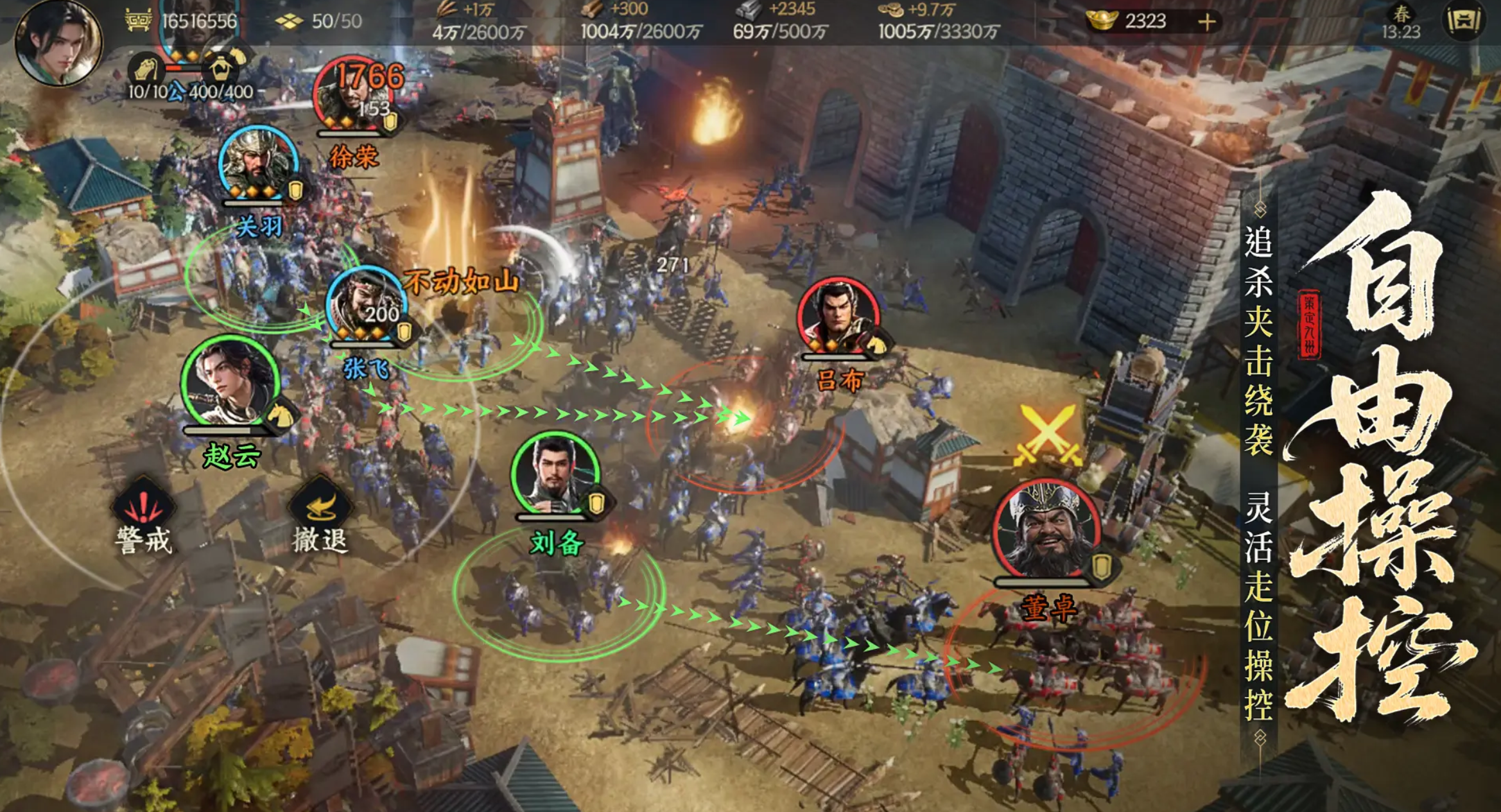Select general 刘备 portrait

coord(555,475)
